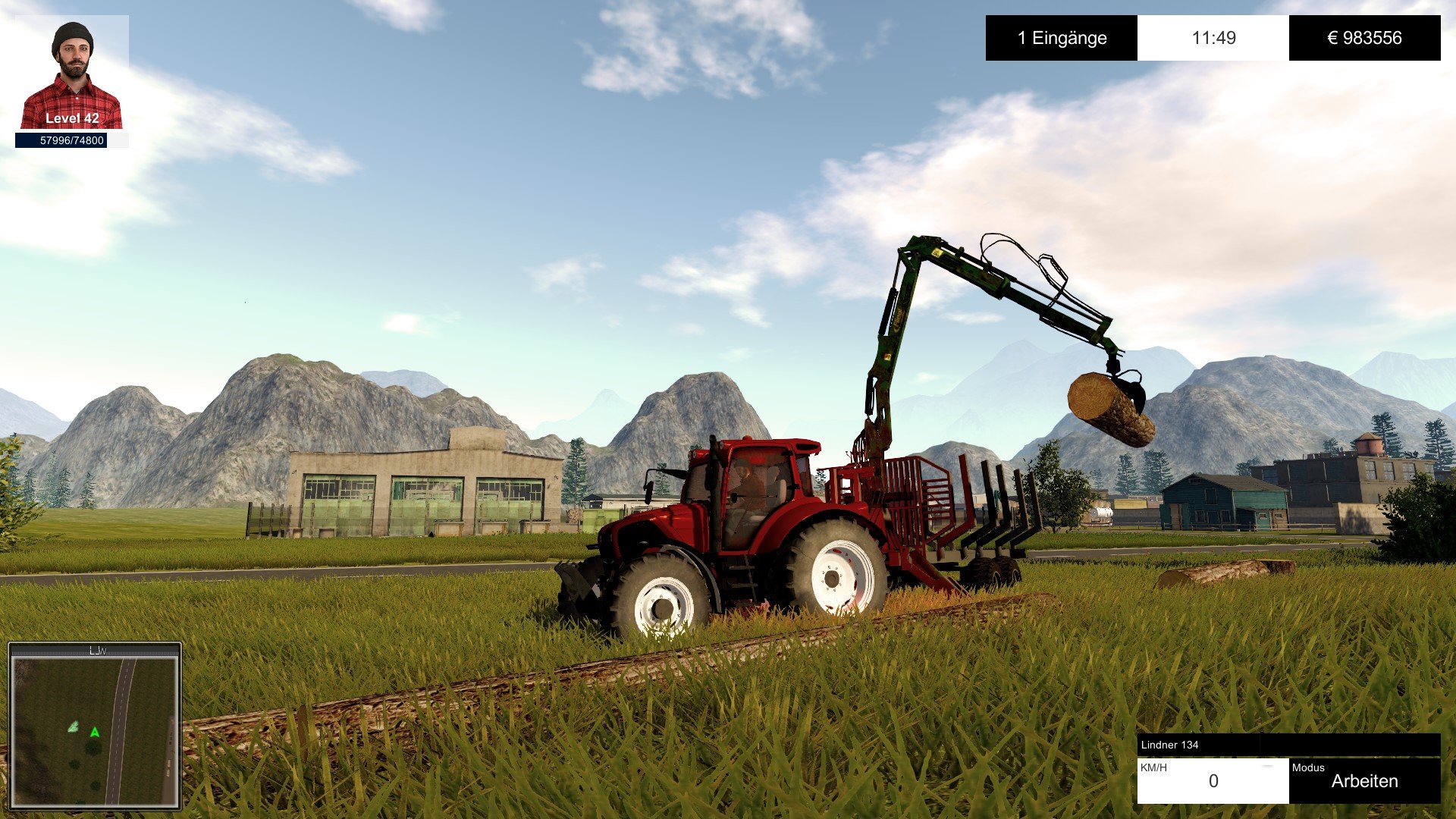The image size is (1456, 819).
Task: Toggle the Modus Arbeiten work mode
Action: click(1364, 780)
